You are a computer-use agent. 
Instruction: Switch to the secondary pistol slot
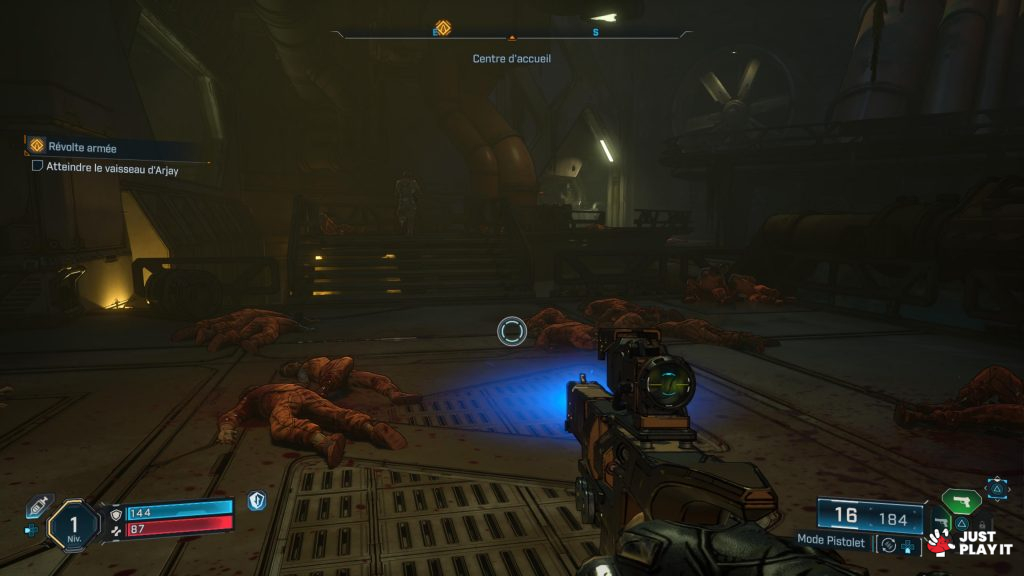click(940, 522)
